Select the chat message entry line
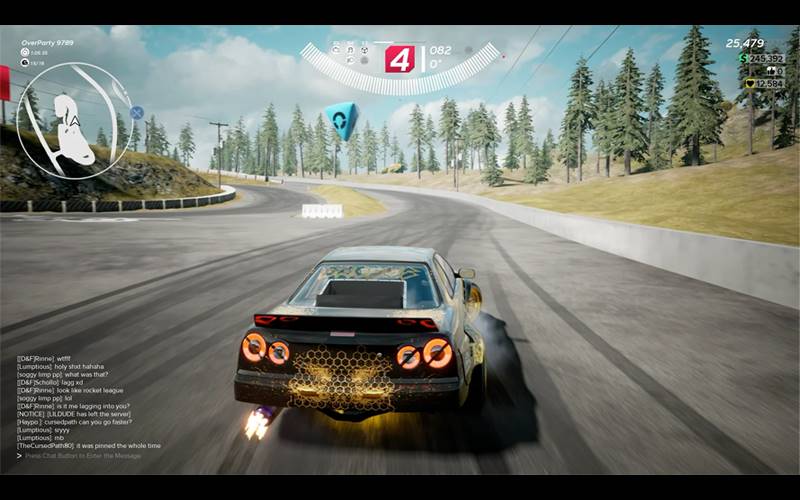The image size is (800, 500). [84, 455]
